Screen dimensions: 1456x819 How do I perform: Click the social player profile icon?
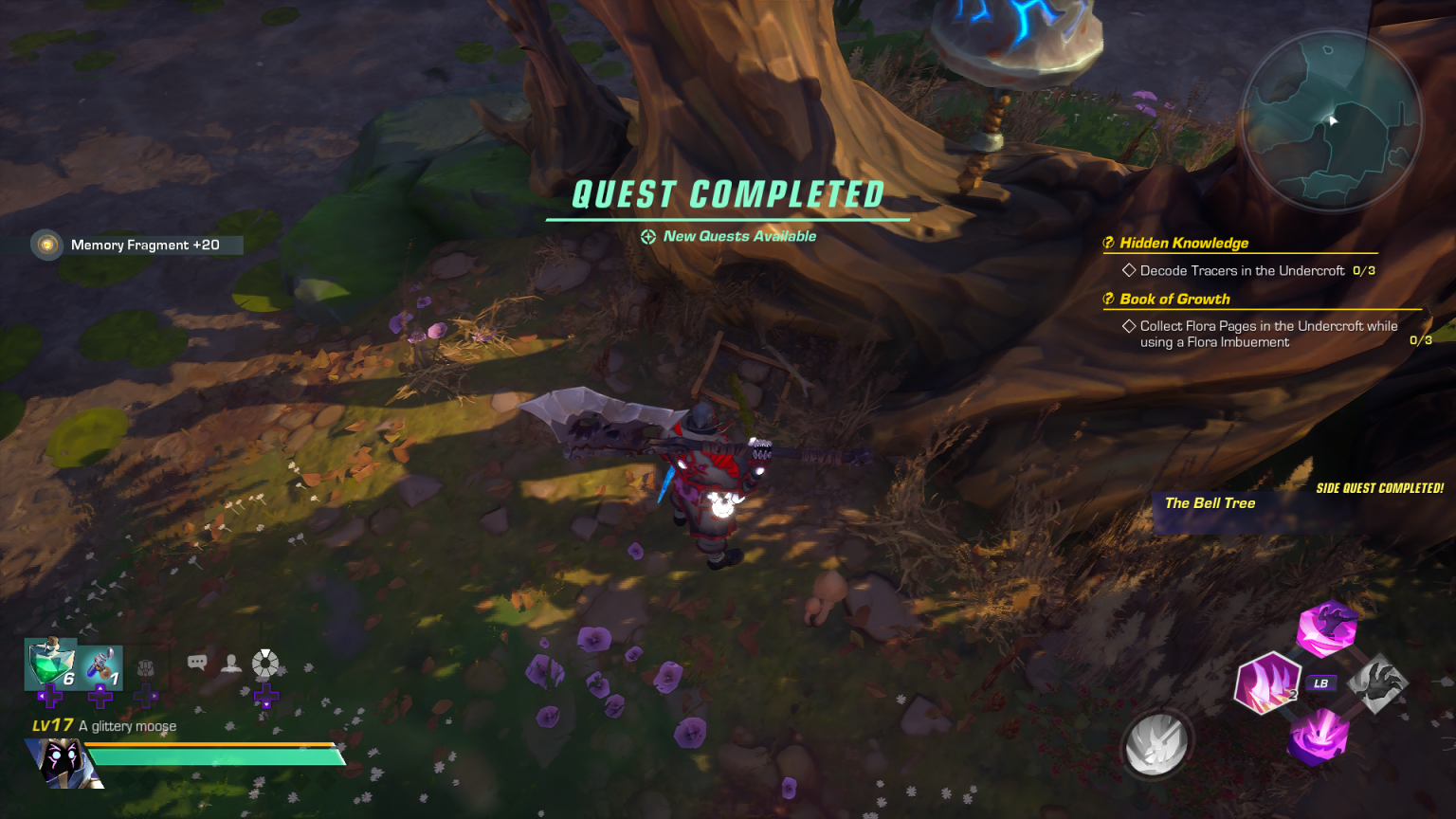230,662
